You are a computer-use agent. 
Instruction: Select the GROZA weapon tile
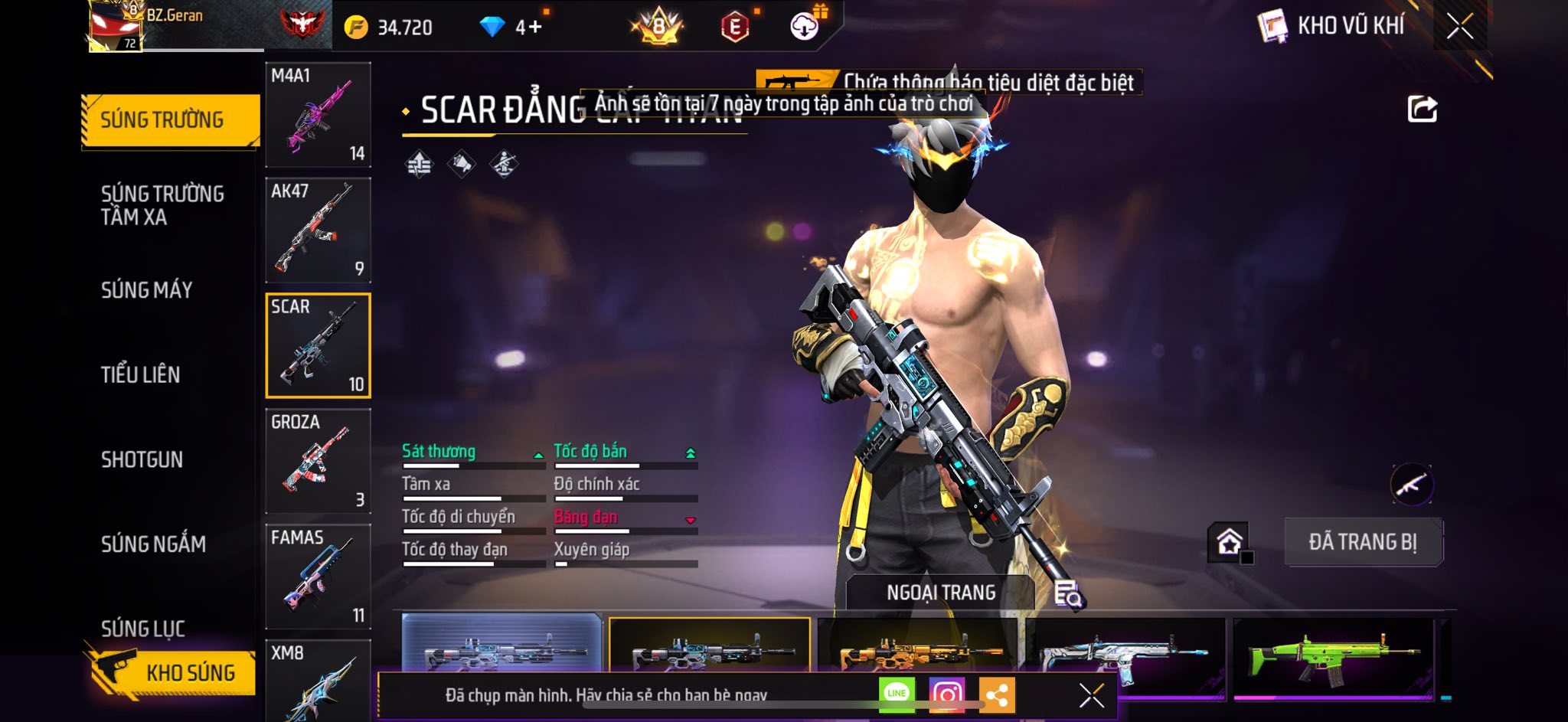click(x=318, y=462)
